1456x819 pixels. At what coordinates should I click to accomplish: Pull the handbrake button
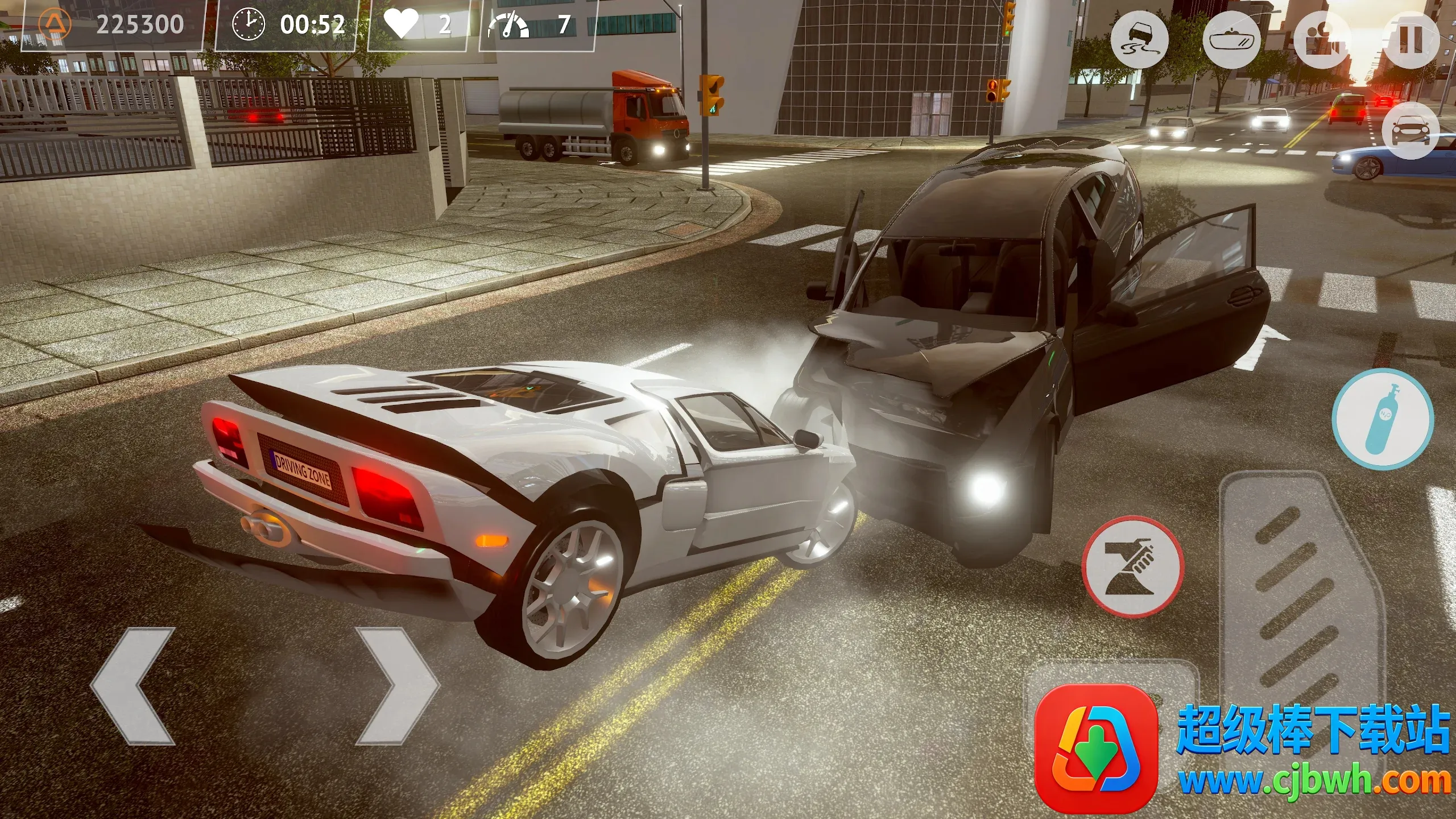[1132, 566]
